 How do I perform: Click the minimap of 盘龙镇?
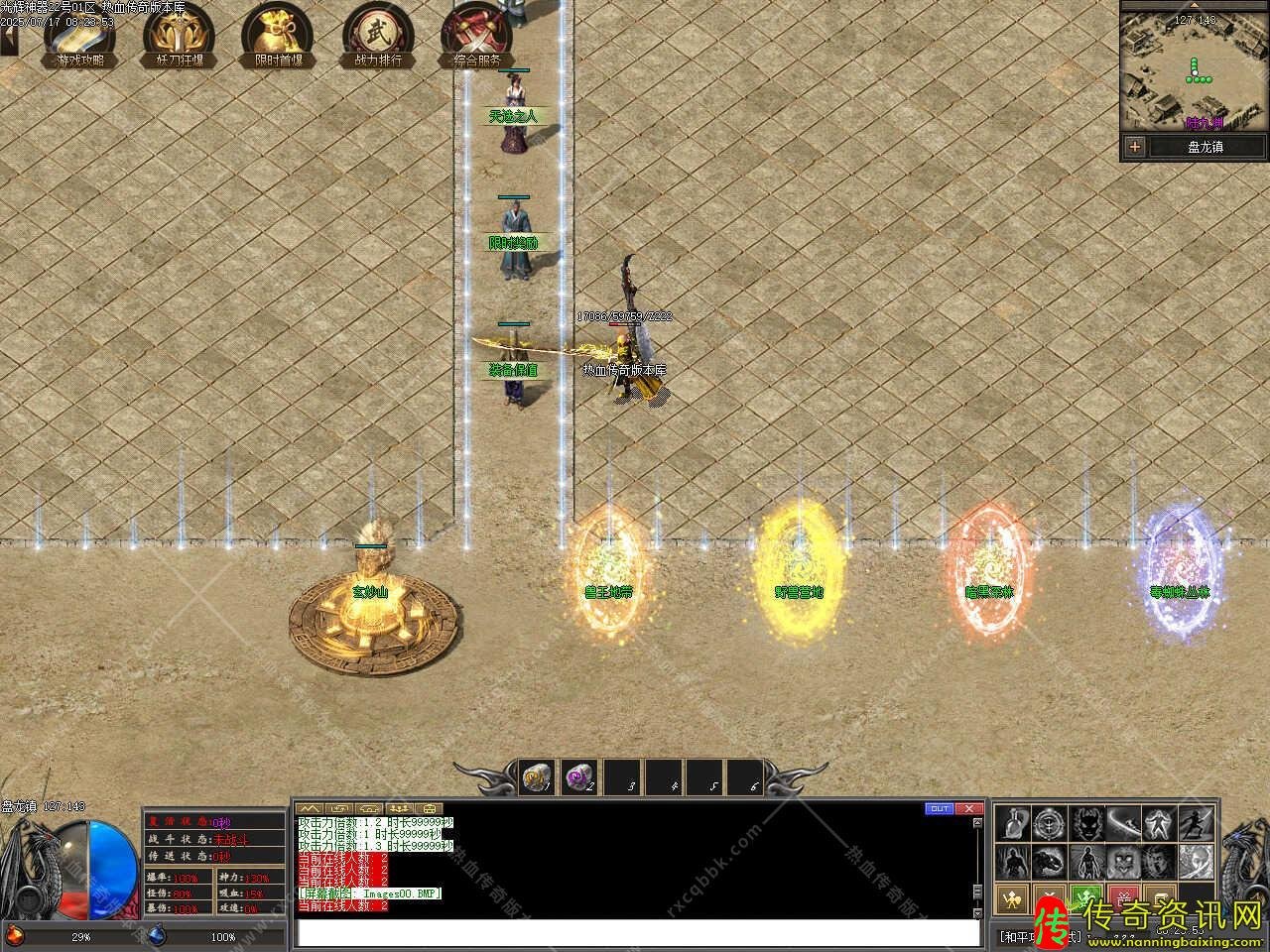click(x=1195, y=71)
